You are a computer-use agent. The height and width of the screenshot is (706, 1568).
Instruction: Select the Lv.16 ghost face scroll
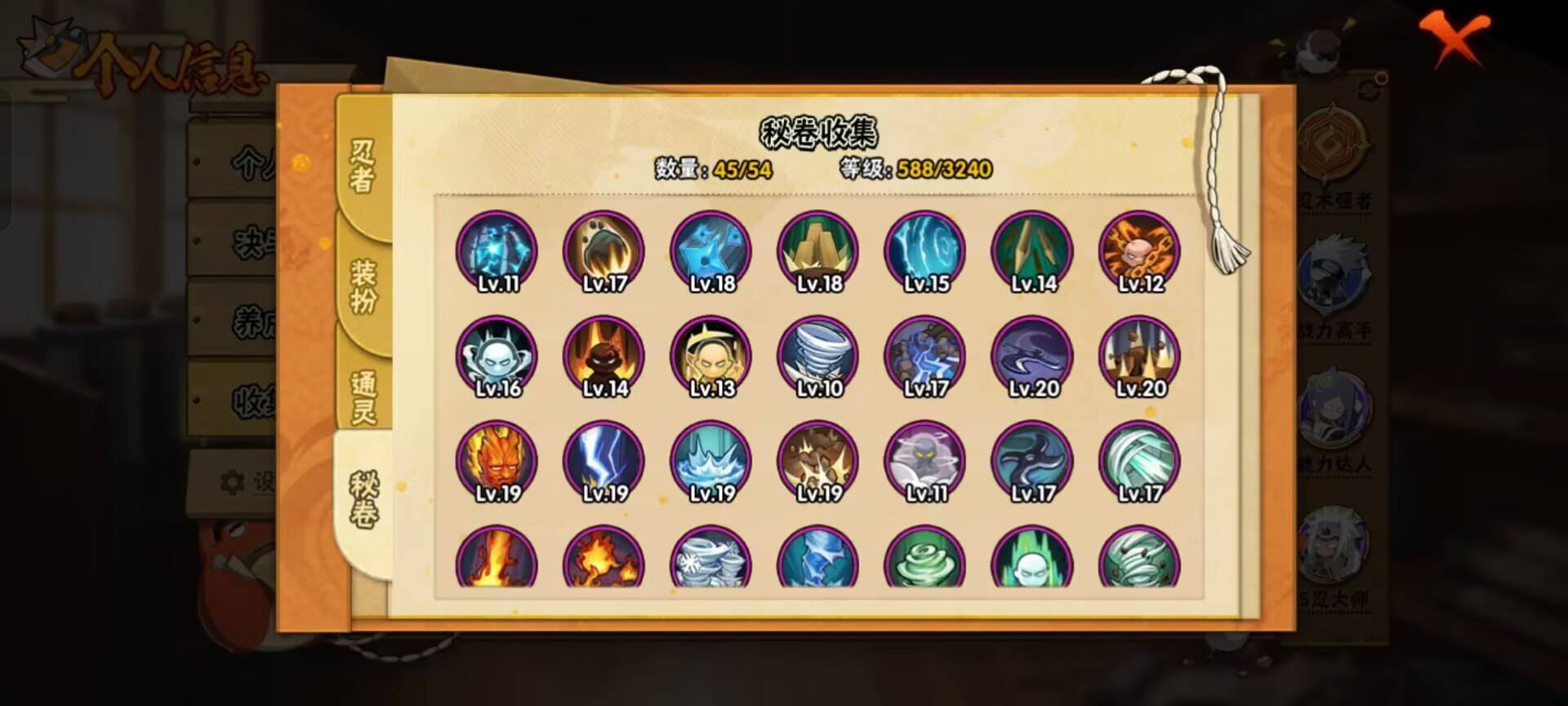[x=497, y=355]
